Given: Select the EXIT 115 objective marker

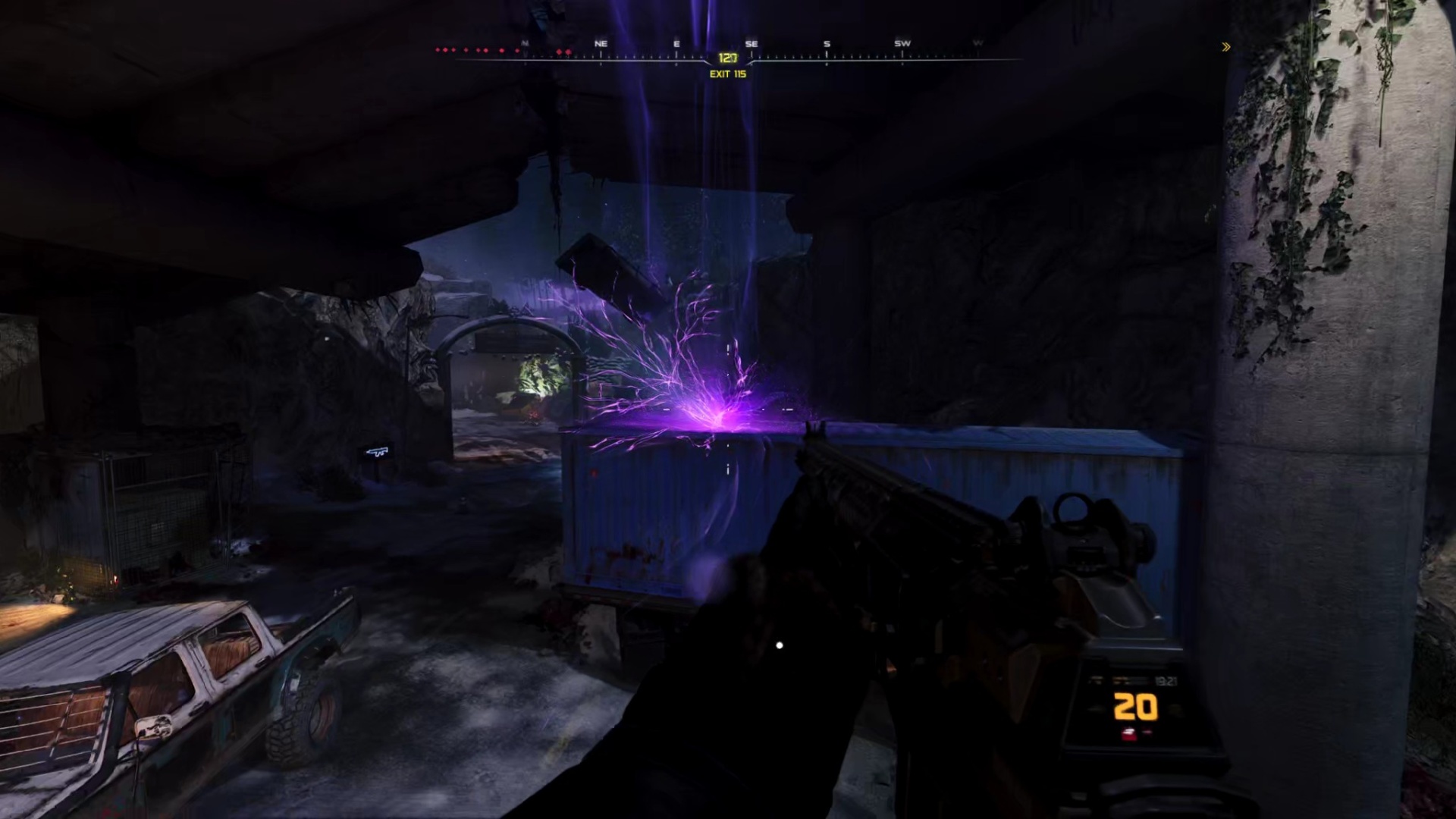Looking at the screenshot, I should [x=728, y=74].
